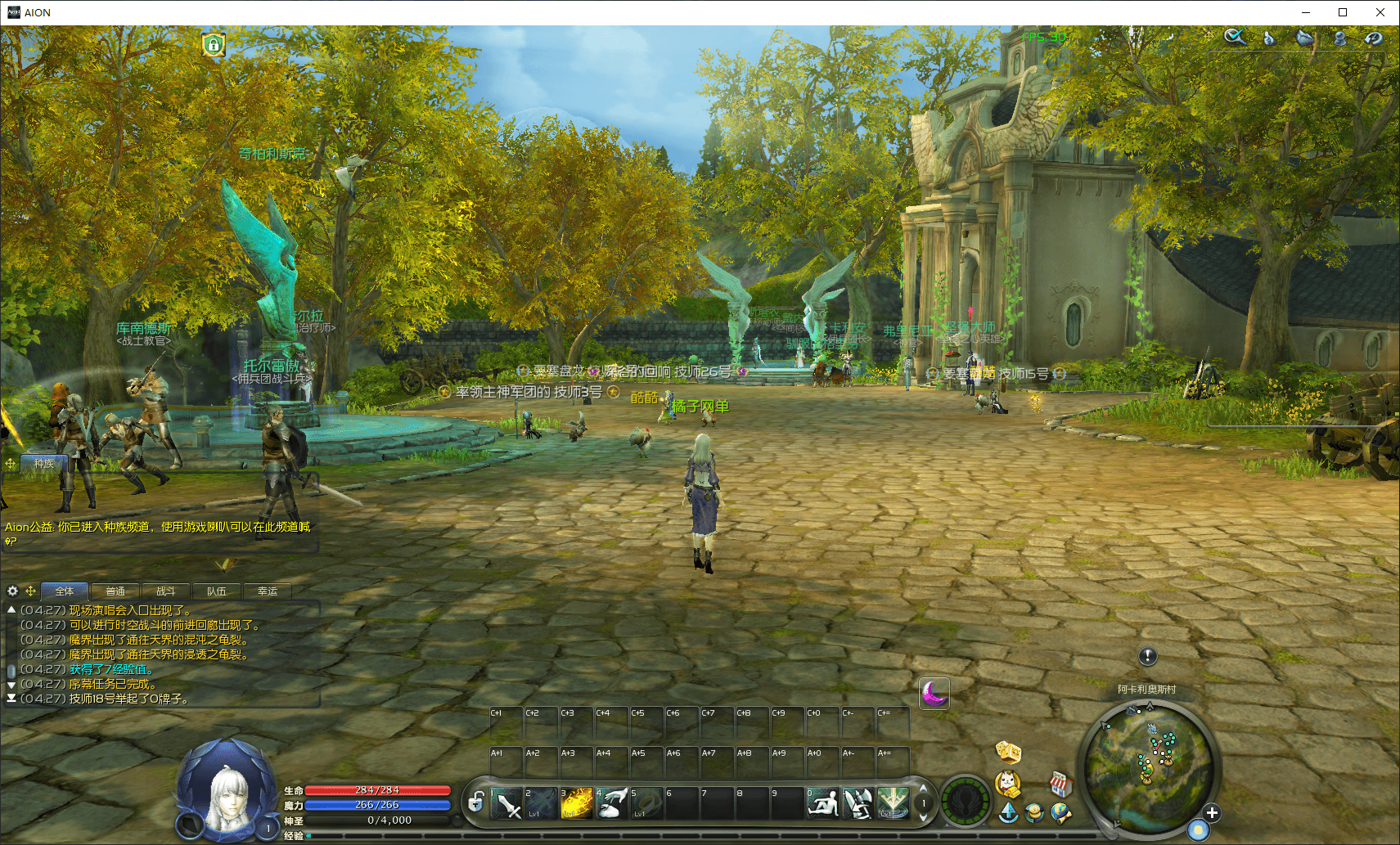Activate the sitting rest skill in slot 0
Viewport: 1400px width, 845px height.
pyautogui.click(x=822, y=803)
